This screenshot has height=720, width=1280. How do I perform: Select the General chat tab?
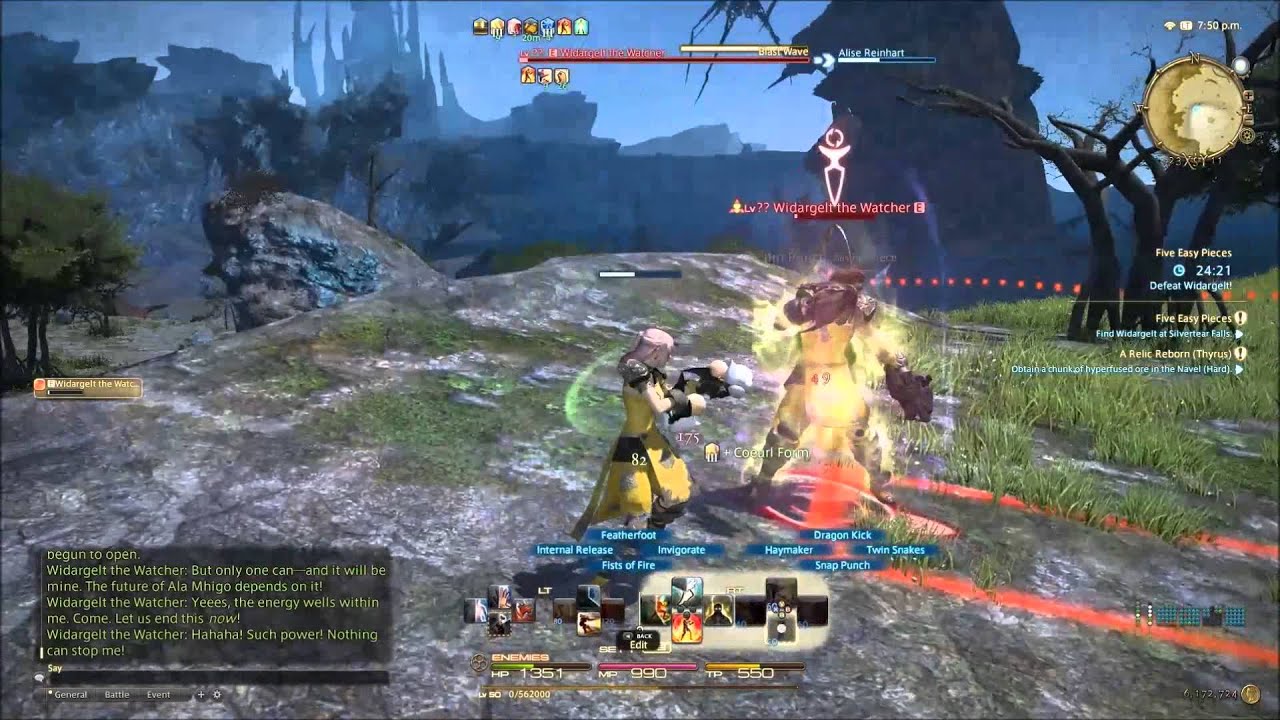tap(70, 694)
